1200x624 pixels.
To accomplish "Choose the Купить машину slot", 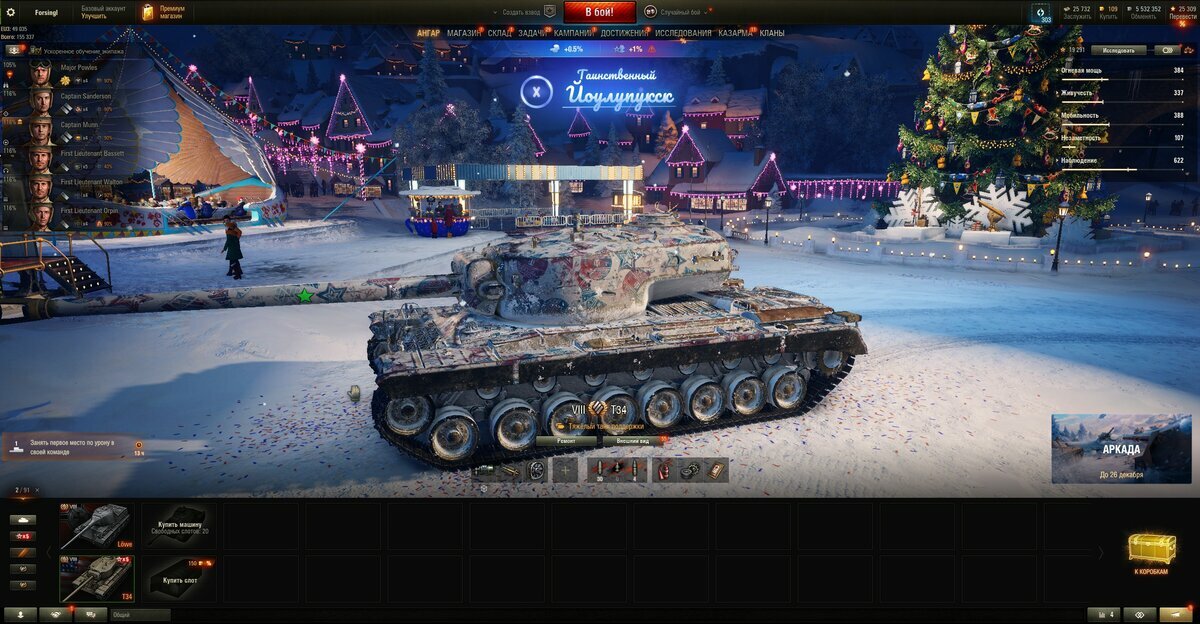I will tap(179, 525).
